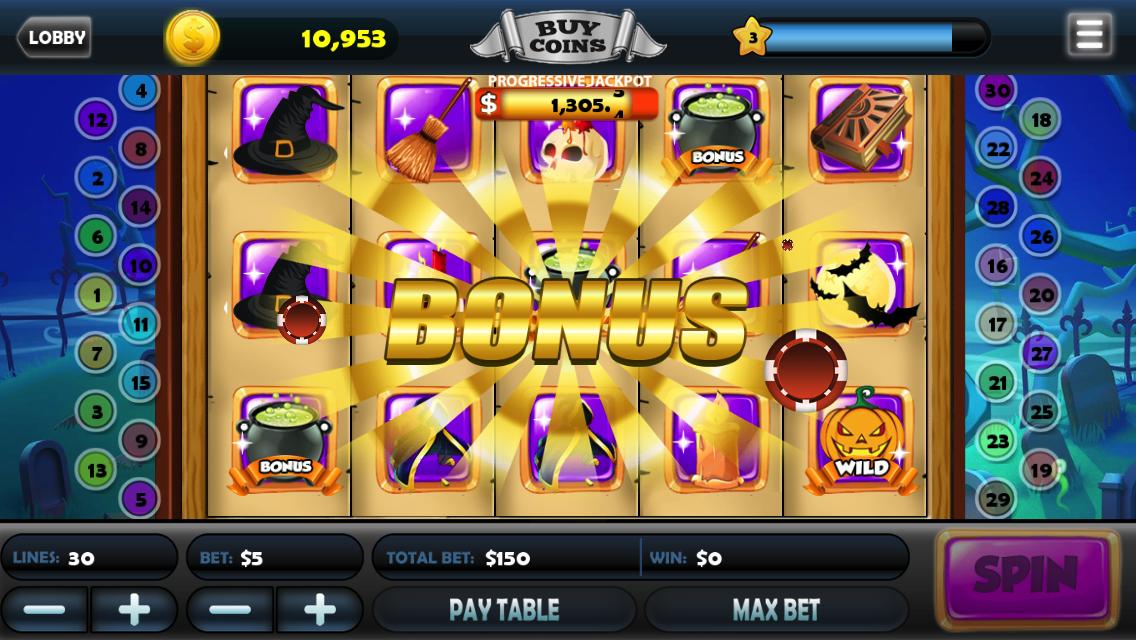Image resolution: width=1136 pixels, height=640 pixels.
Task: Return to the Lobby
Action: (x=54, y=38)
